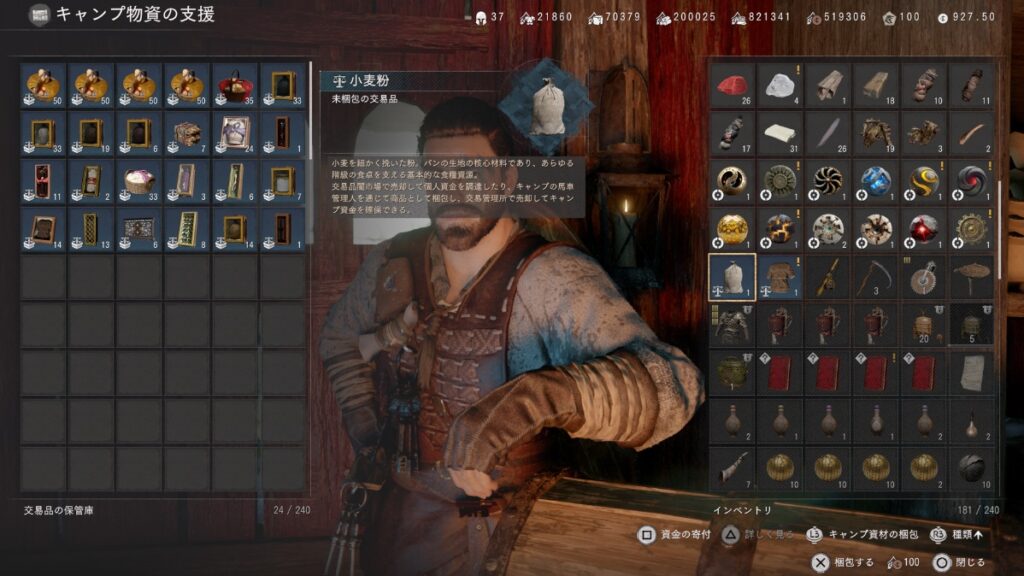Select the yellow-striped orb item
The width and height of the screenshot is (1024, 576).
[x=924, y=181]
